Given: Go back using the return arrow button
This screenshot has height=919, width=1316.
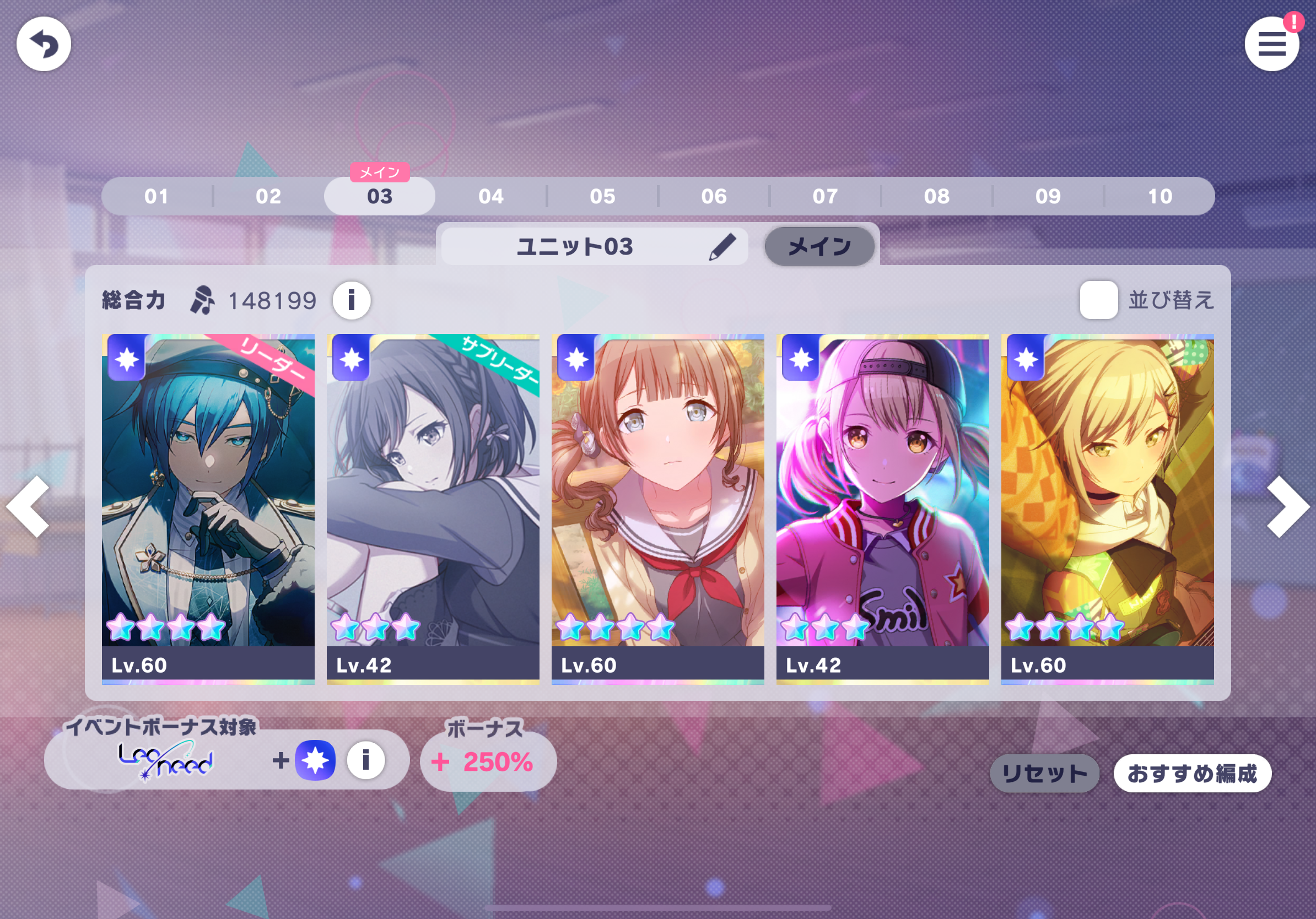Looking at the screenshot, I should click(x=44, y=44).
